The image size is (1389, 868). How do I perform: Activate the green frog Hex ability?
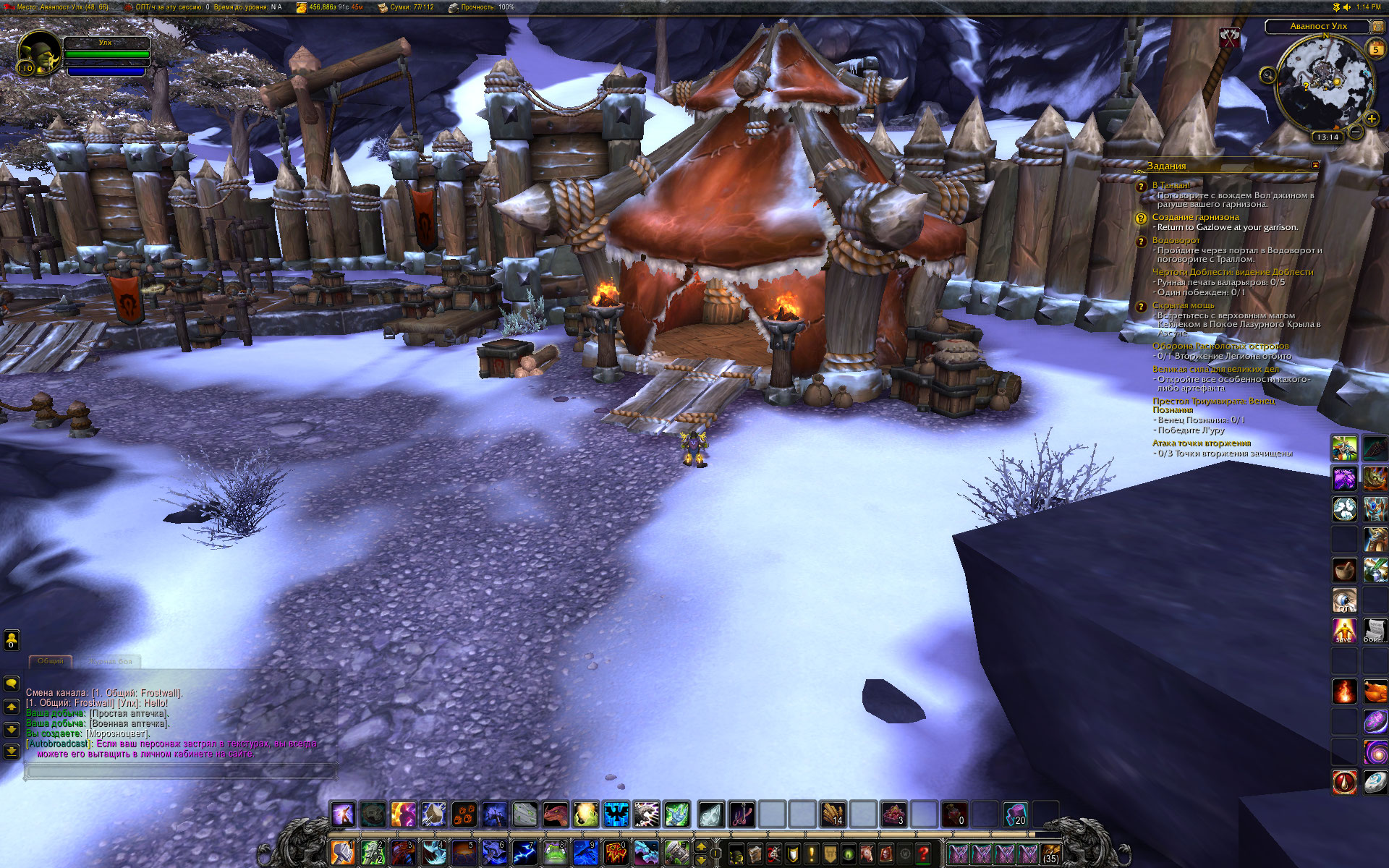pyautogui.click(x=555, y=853)
